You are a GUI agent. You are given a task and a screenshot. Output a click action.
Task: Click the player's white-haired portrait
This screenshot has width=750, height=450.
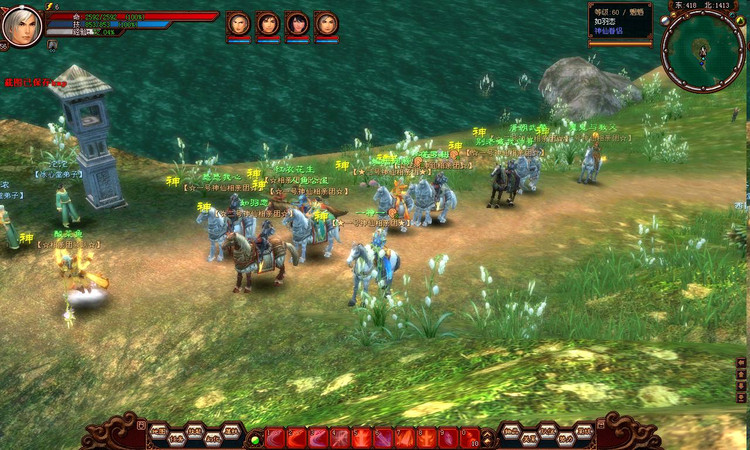tap(21, 25)
